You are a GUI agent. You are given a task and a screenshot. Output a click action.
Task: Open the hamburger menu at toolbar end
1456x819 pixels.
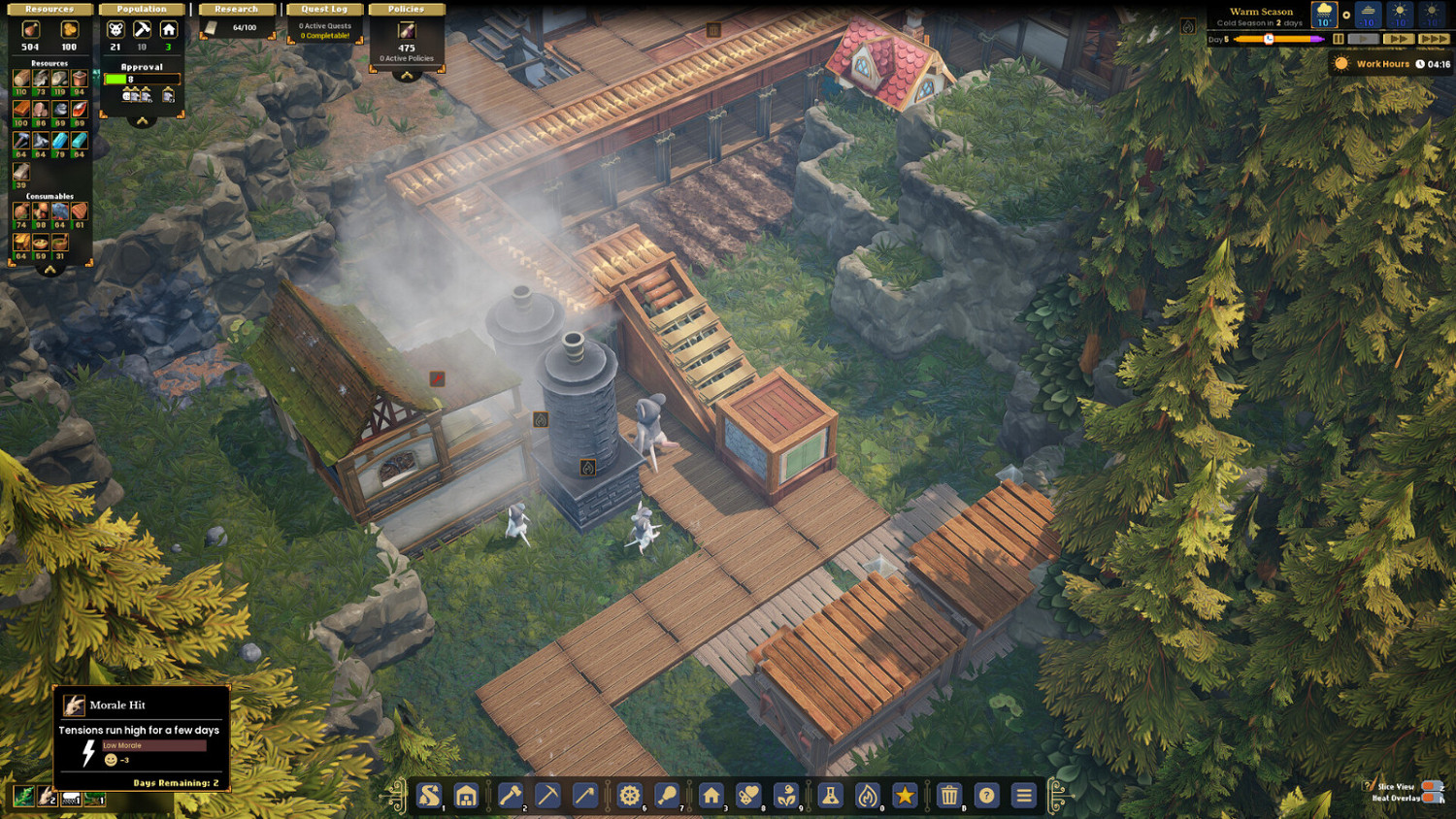point(1022,796)
